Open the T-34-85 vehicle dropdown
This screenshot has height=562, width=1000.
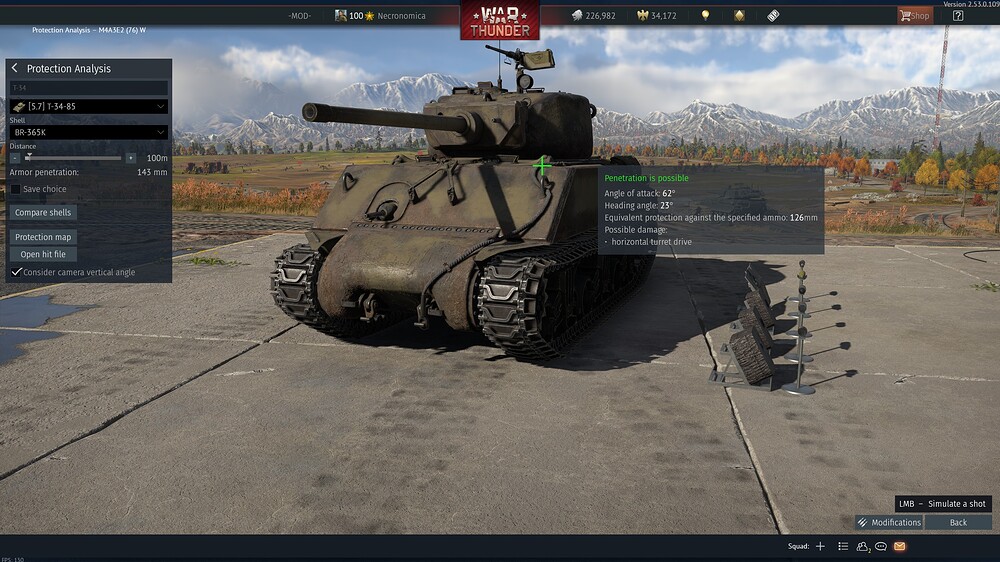tap(88, 106)
